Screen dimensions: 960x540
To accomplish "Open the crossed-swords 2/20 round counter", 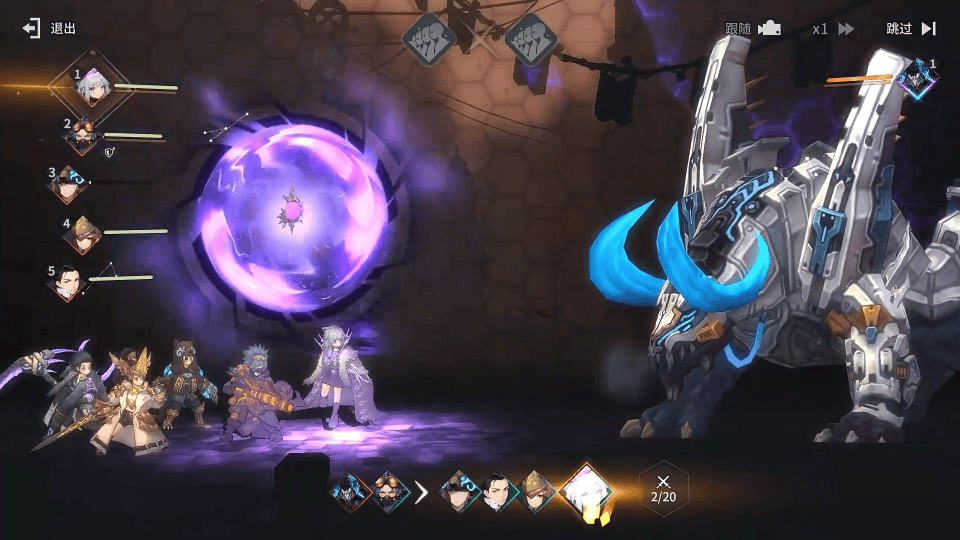I will (663, 489).
